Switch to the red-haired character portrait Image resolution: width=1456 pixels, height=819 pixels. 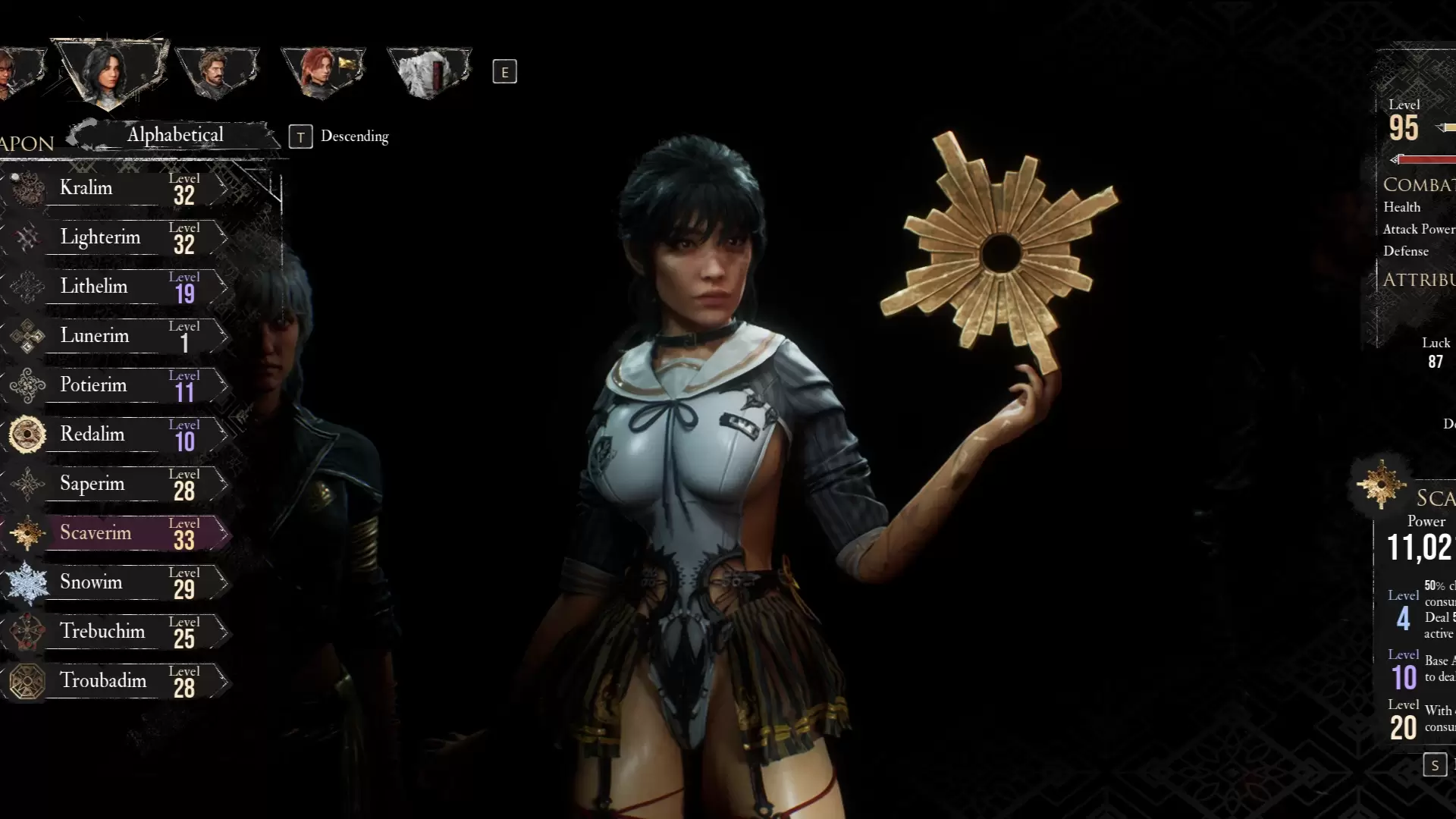[322, 72]
